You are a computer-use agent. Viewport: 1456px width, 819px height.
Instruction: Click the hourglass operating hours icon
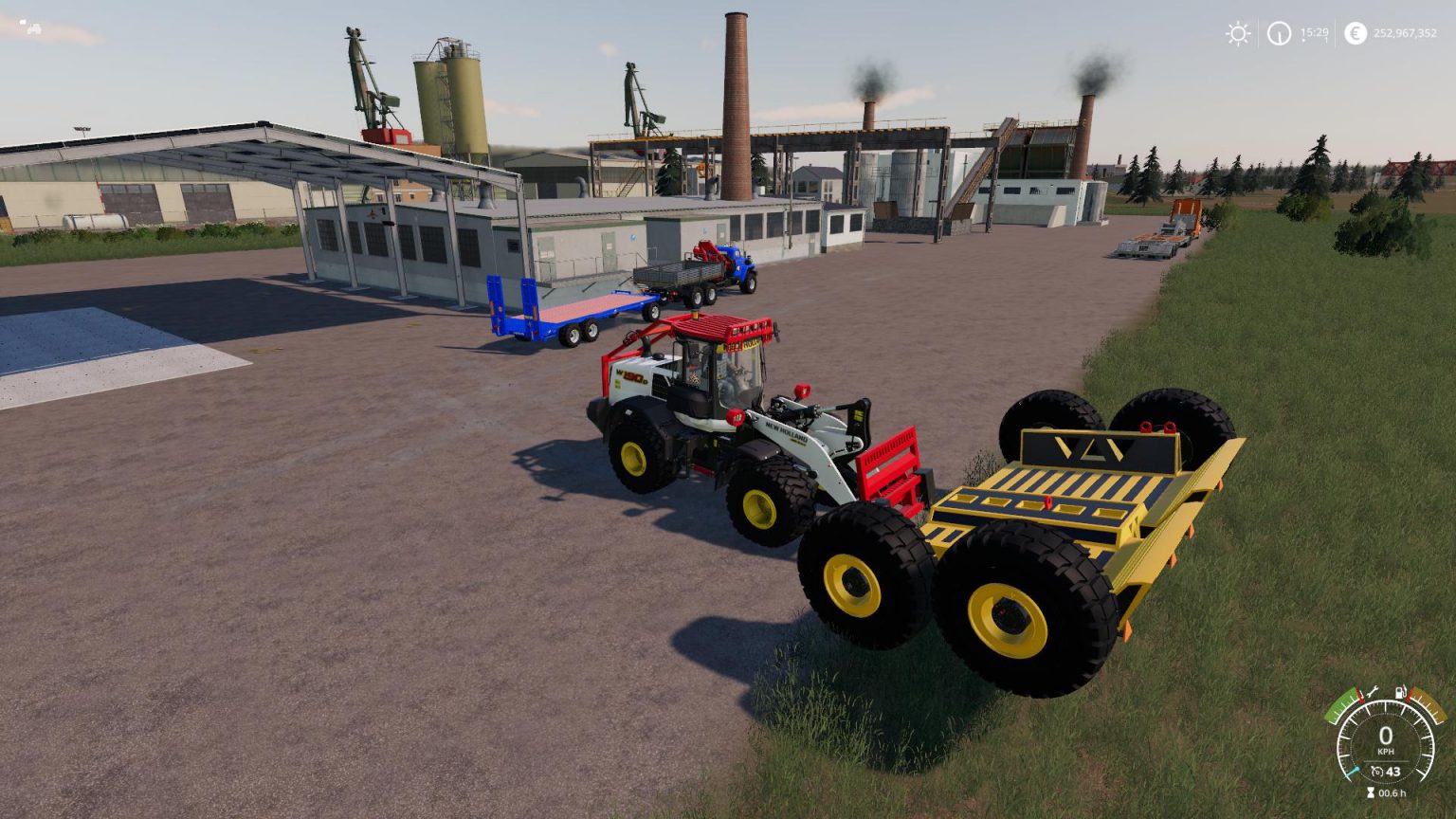tap(1371, 792)
